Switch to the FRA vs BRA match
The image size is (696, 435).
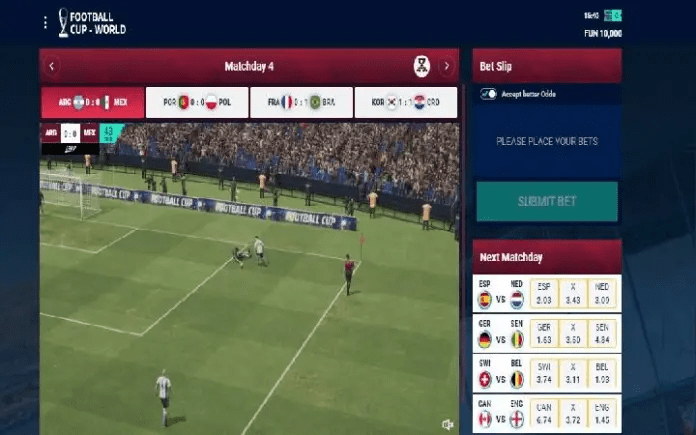[x=301, y=102]
